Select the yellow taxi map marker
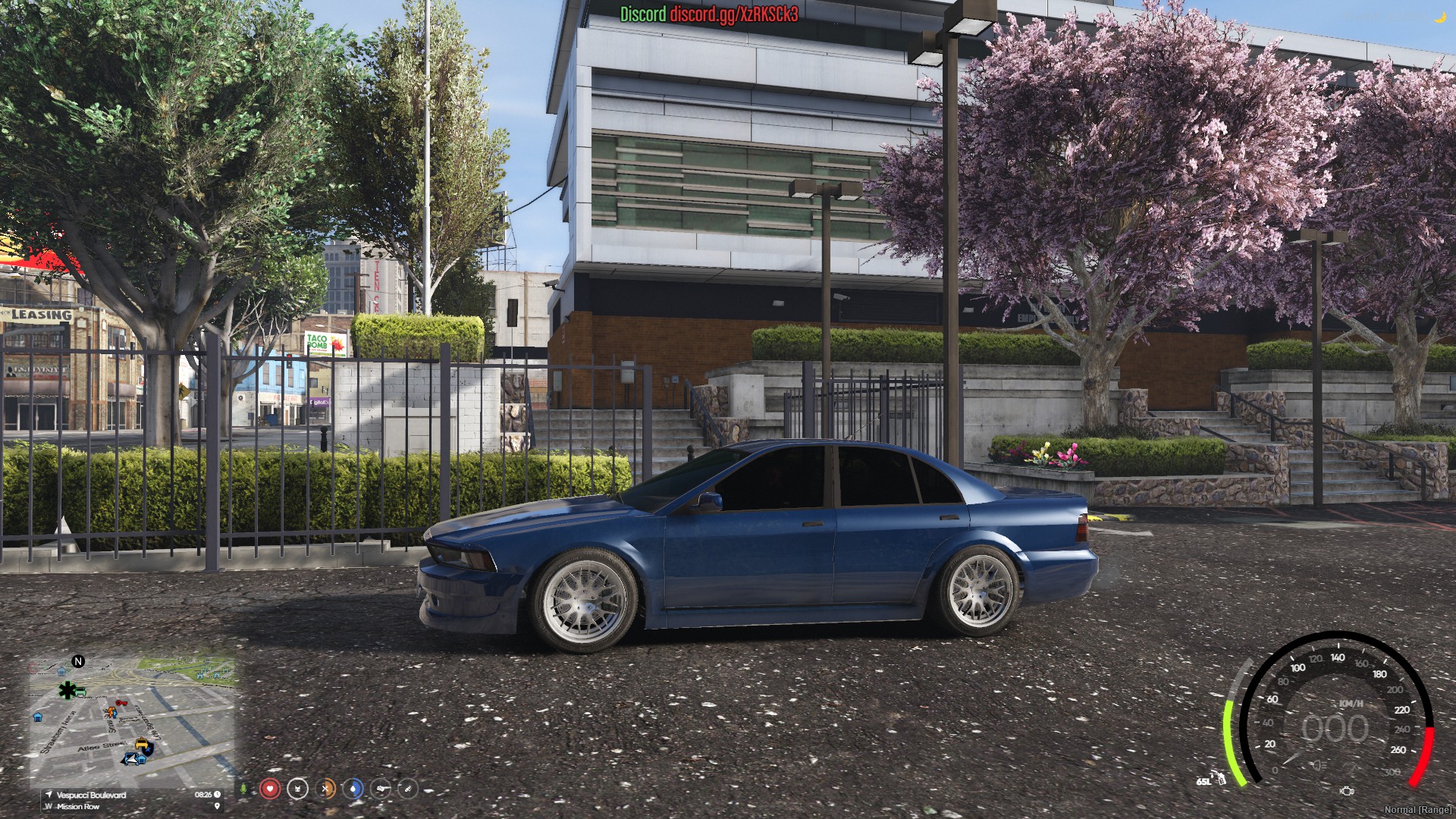1456x819 pixels. 142,744
